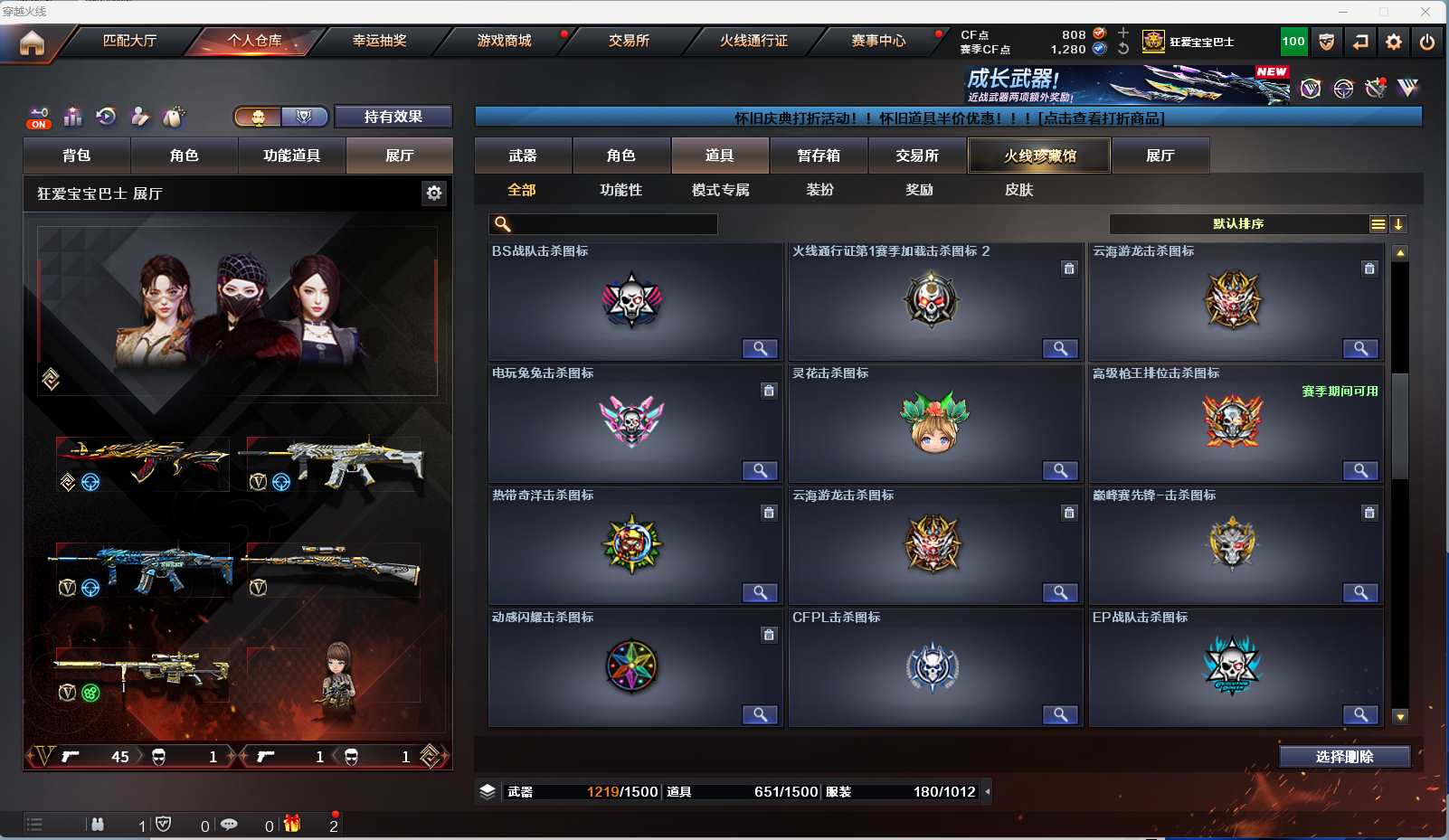This screenshot has height=840, width=1449.
Task: Choose the 皮肤 filter
Action: click(1018, 190)
